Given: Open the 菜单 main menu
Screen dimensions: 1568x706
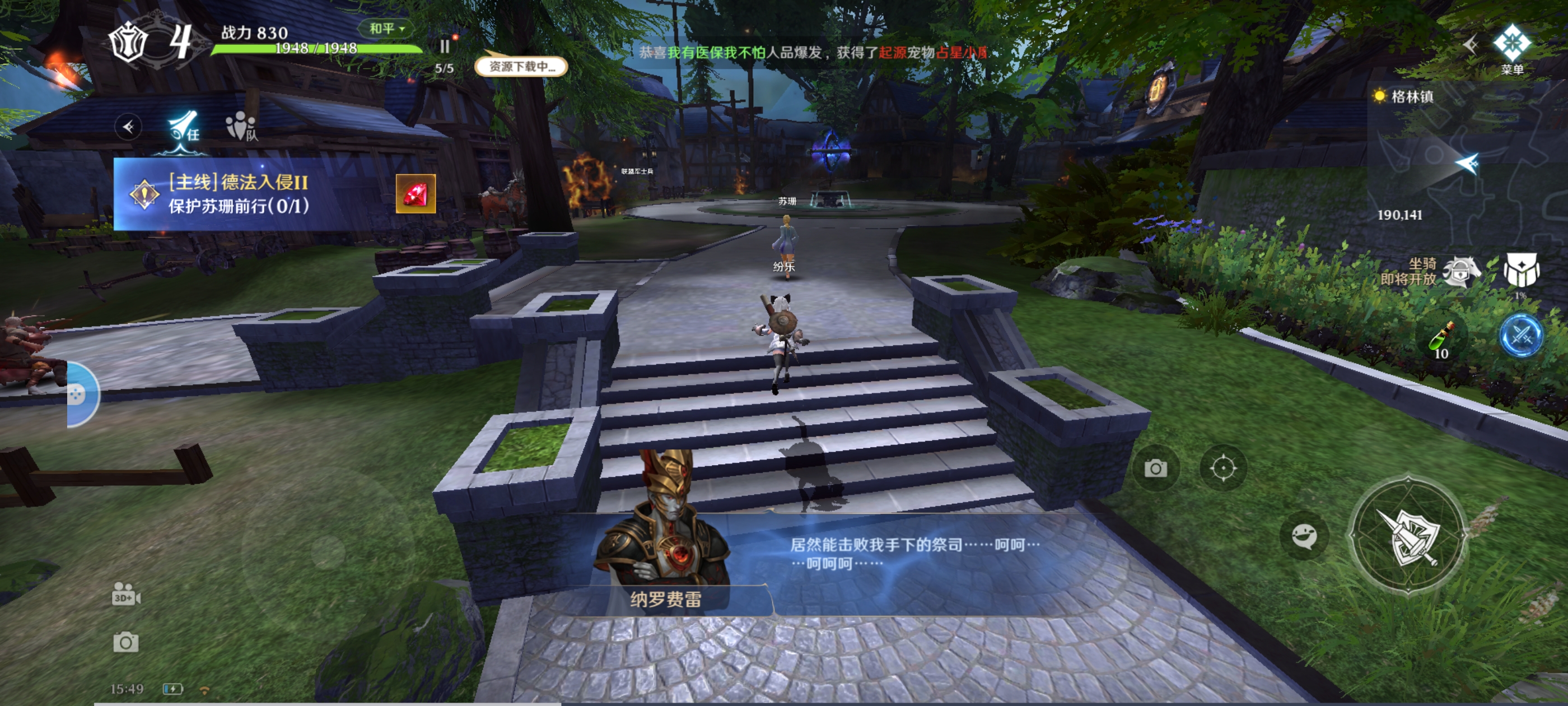Looking at the screenshot, I should (1511, 50).
